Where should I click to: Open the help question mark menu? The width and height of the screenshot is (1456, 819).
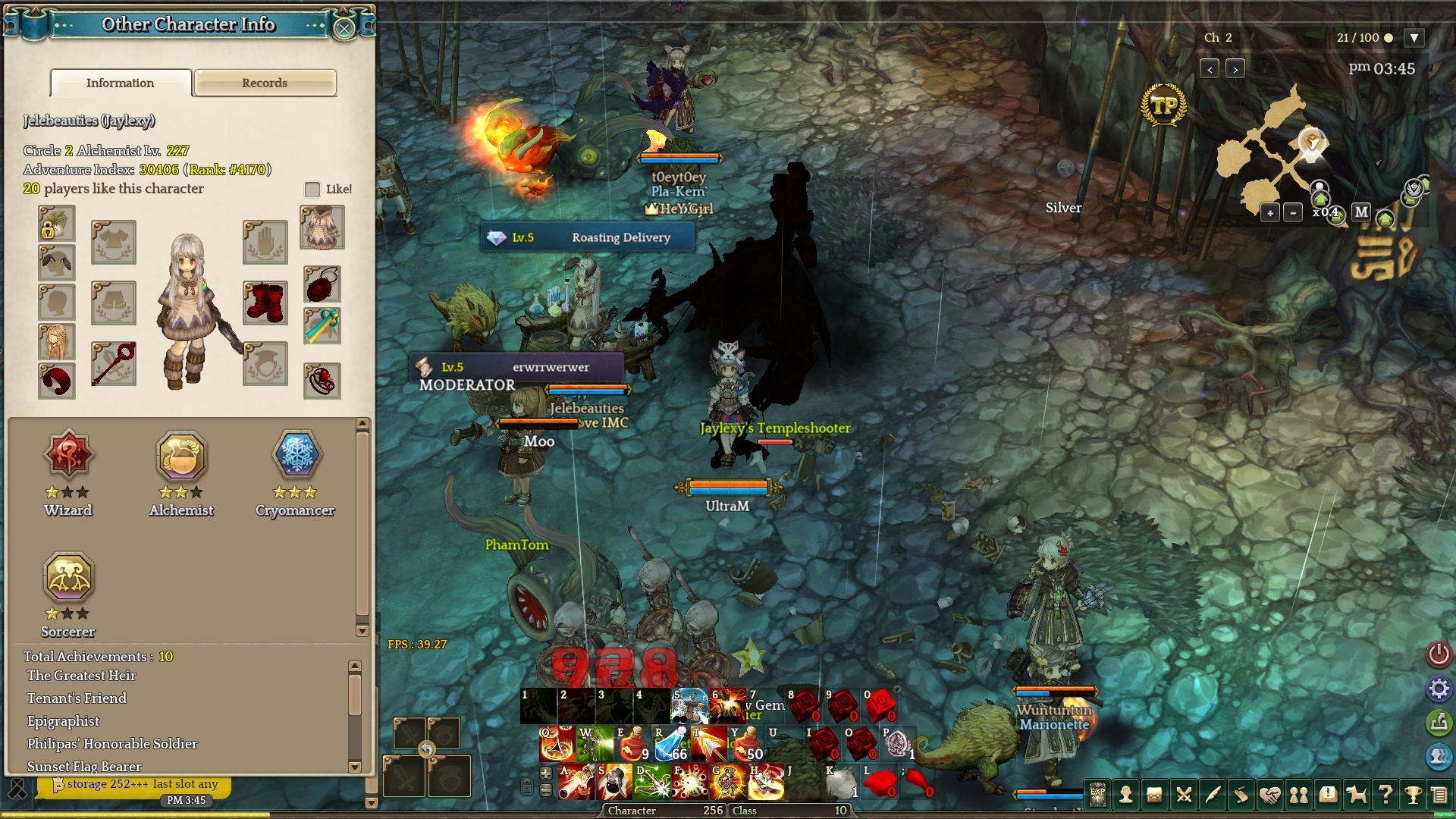[1385, 795]
